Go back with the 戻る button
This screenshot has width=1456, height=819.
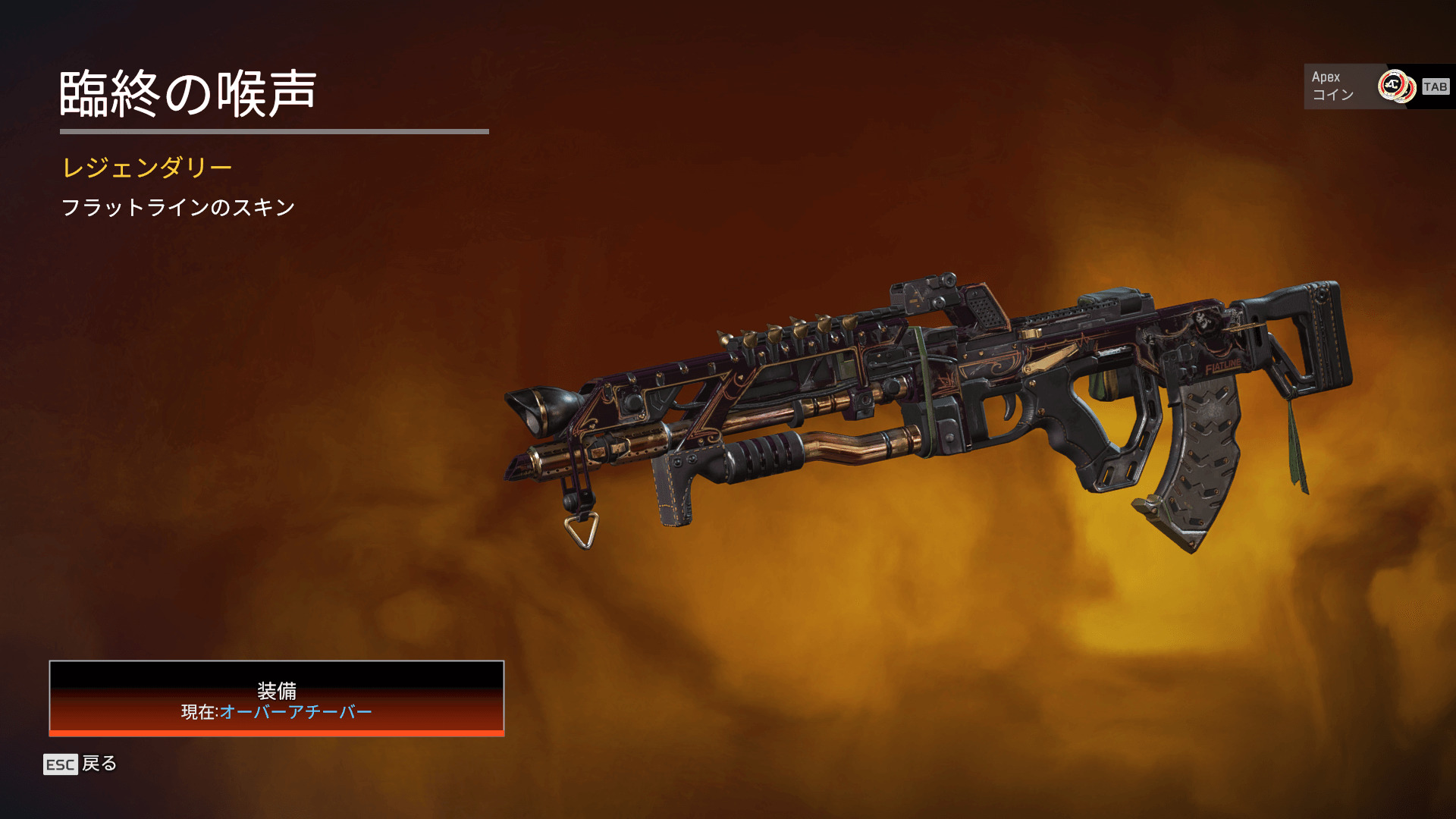coord(80,764)
